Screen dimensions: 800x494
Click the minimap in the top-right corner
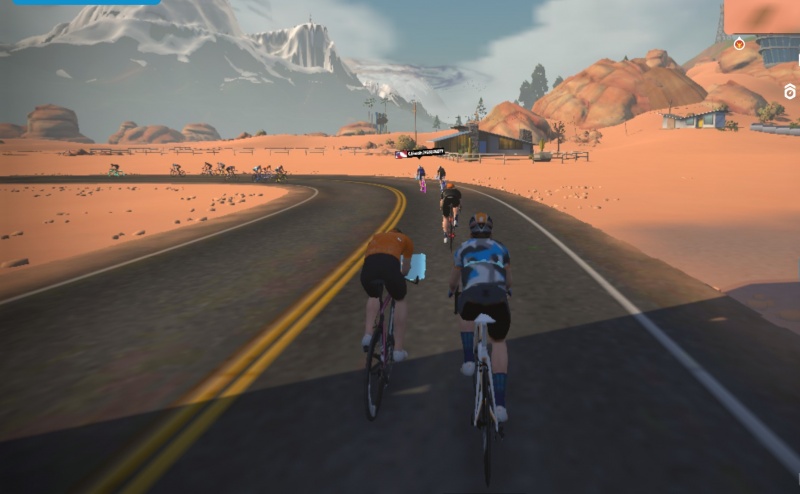click(762, 16)
